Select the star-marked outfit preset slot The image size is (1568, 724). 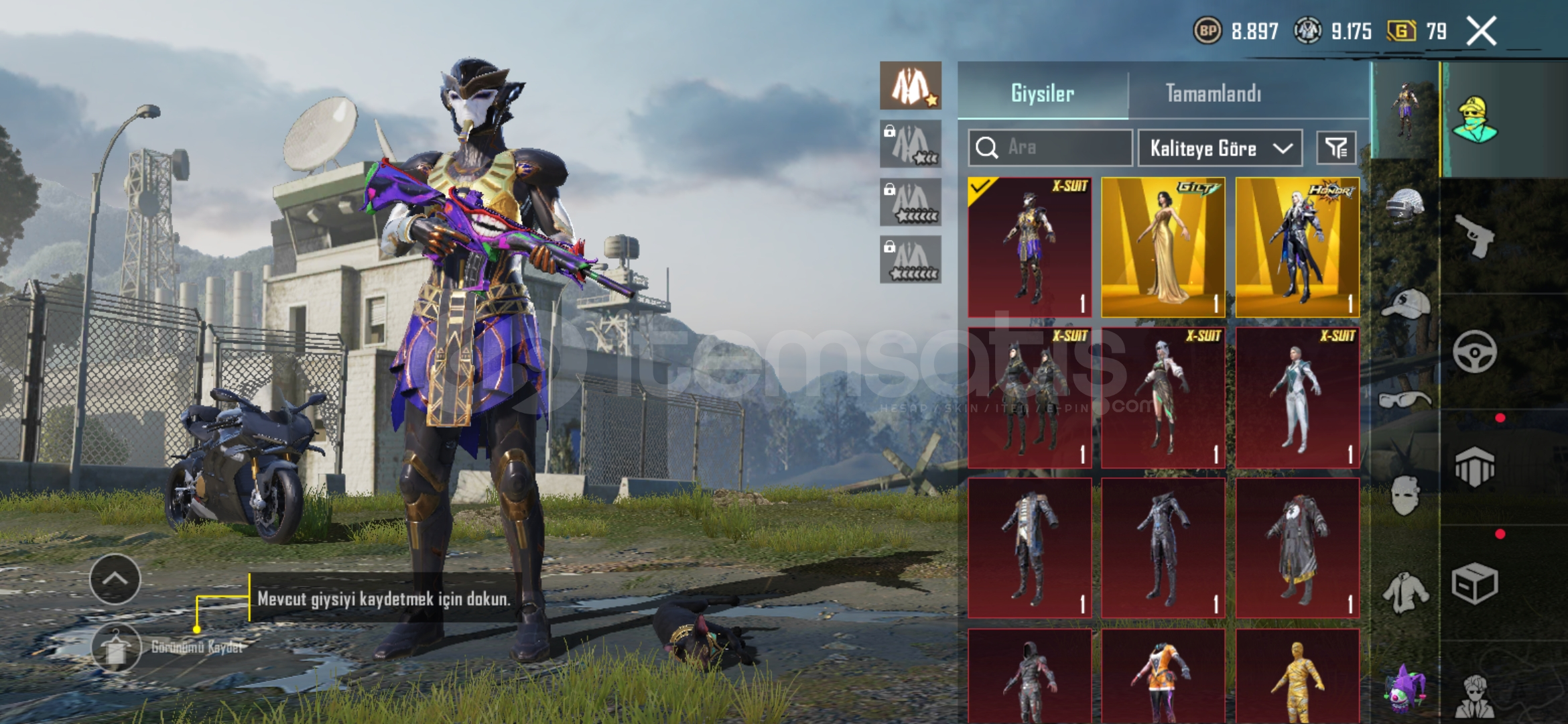click(910, 86)
